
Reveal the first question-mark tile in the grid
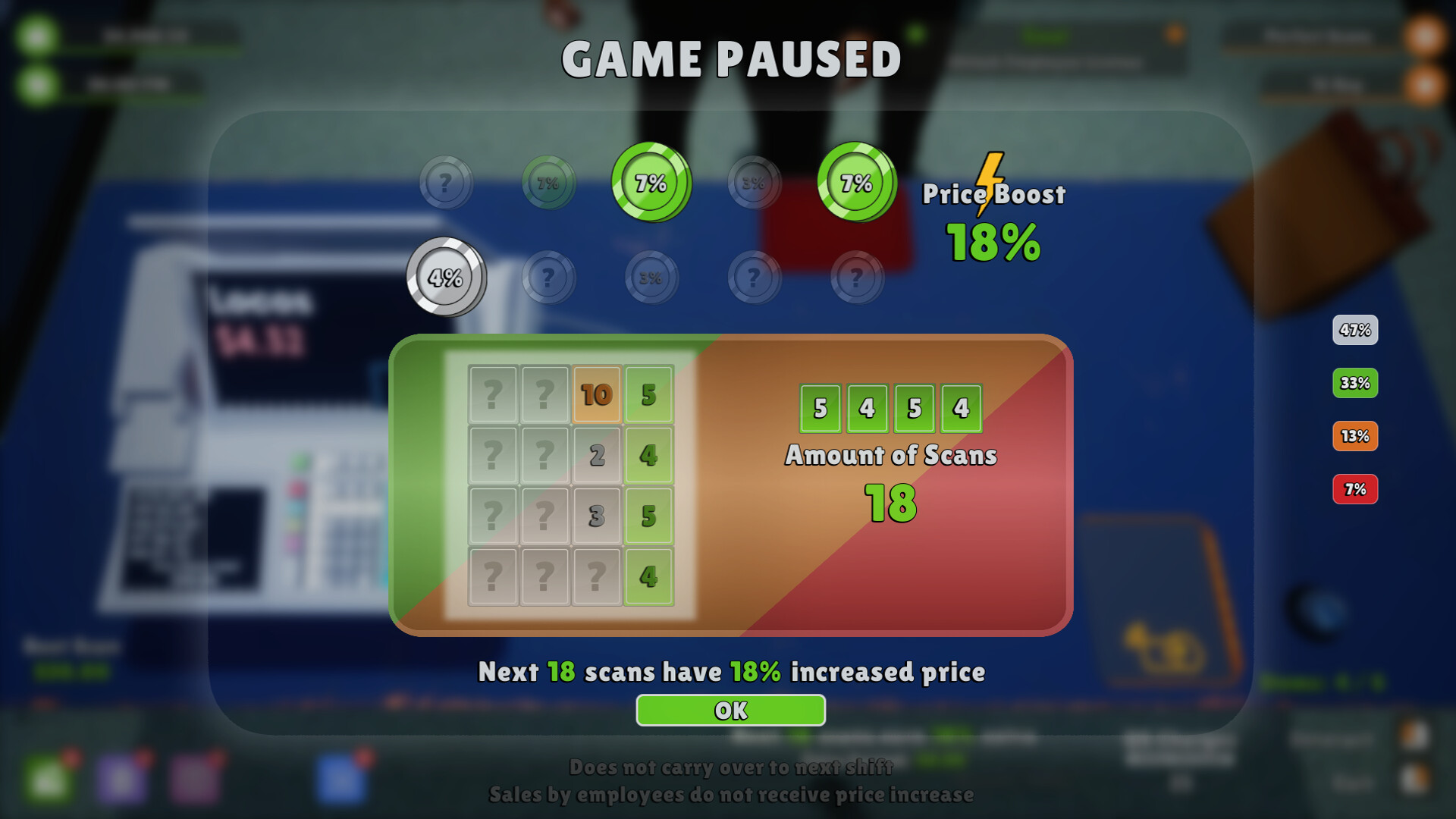494,393
